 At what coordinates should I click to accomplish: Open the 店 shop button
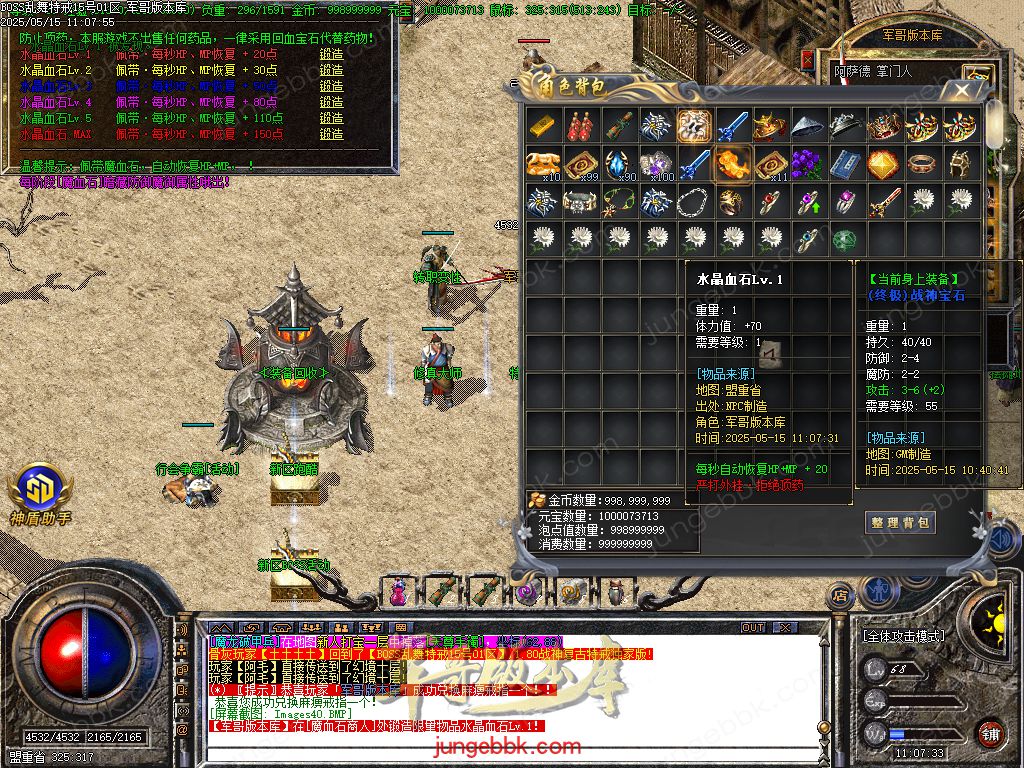(840, 596)
